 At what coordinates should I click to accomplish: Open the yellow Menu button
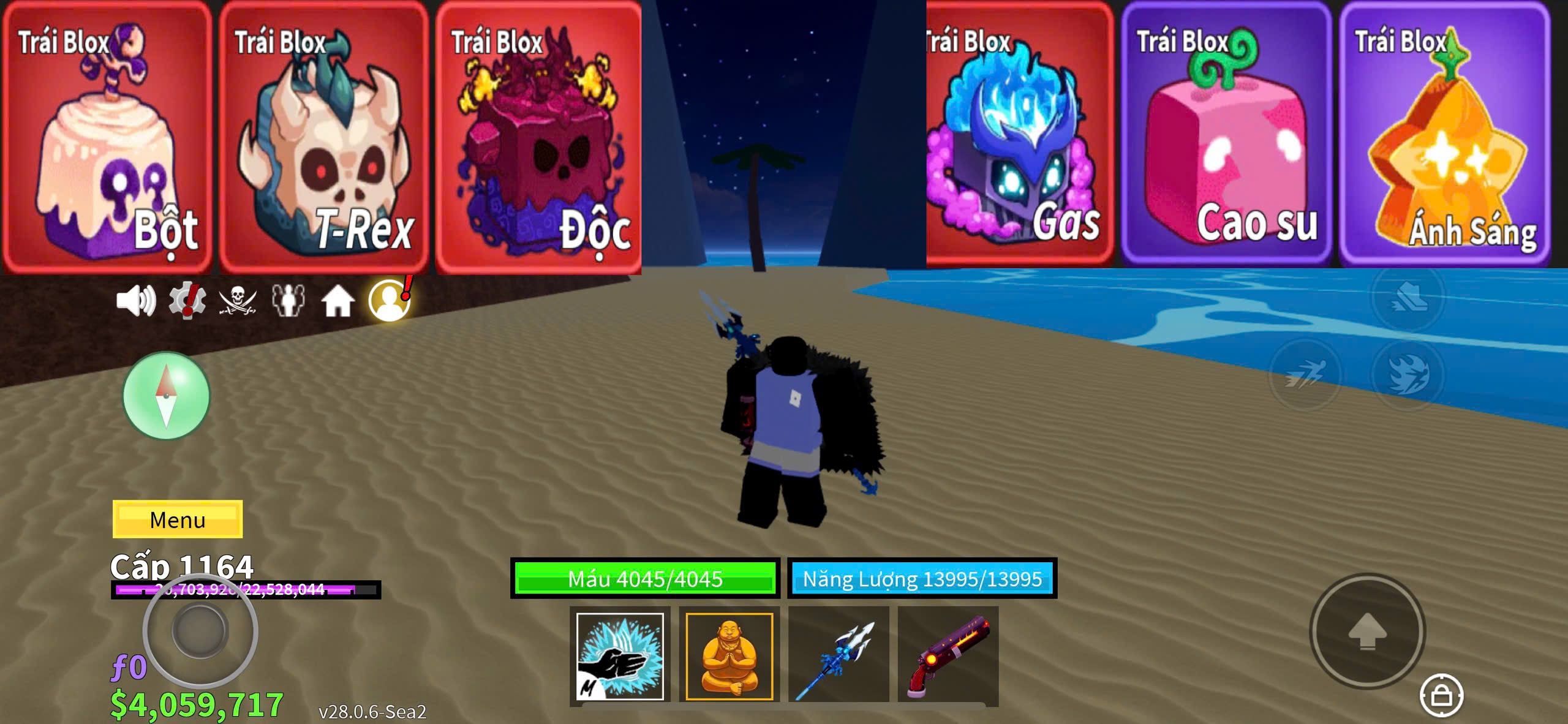pos(178,519)
